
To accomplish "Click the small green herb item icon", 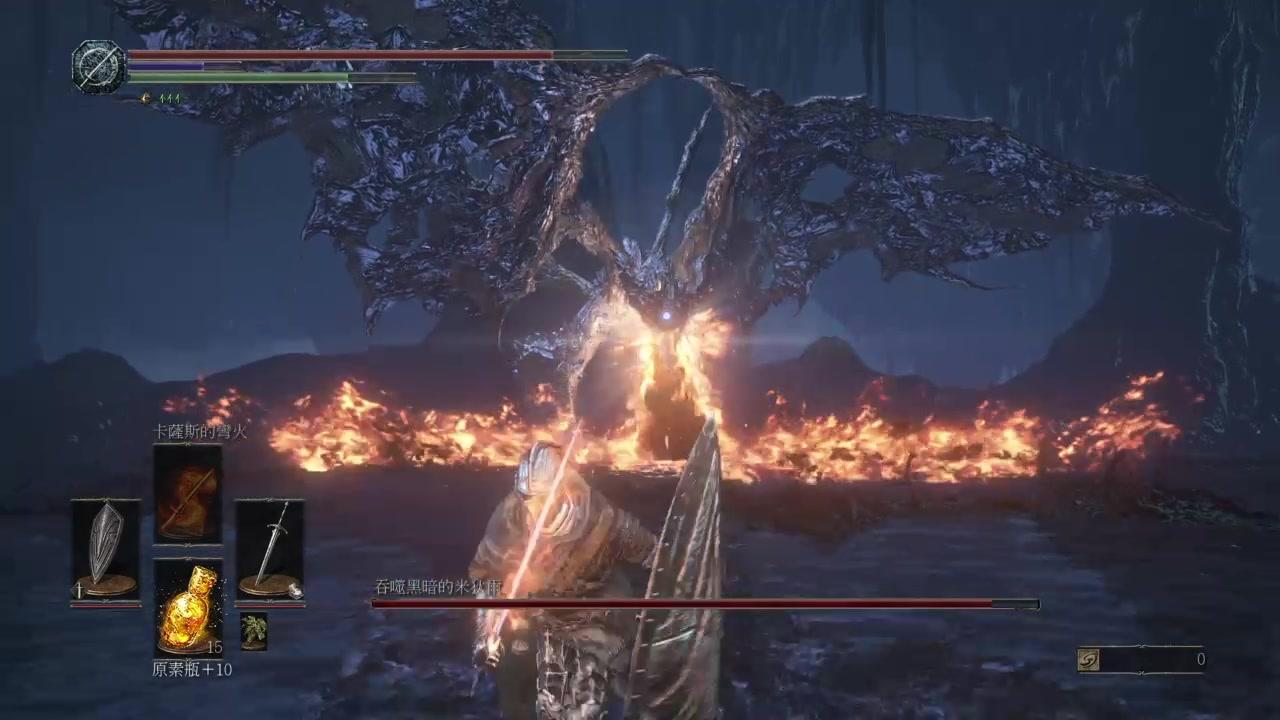I will [x=254, y=631].
